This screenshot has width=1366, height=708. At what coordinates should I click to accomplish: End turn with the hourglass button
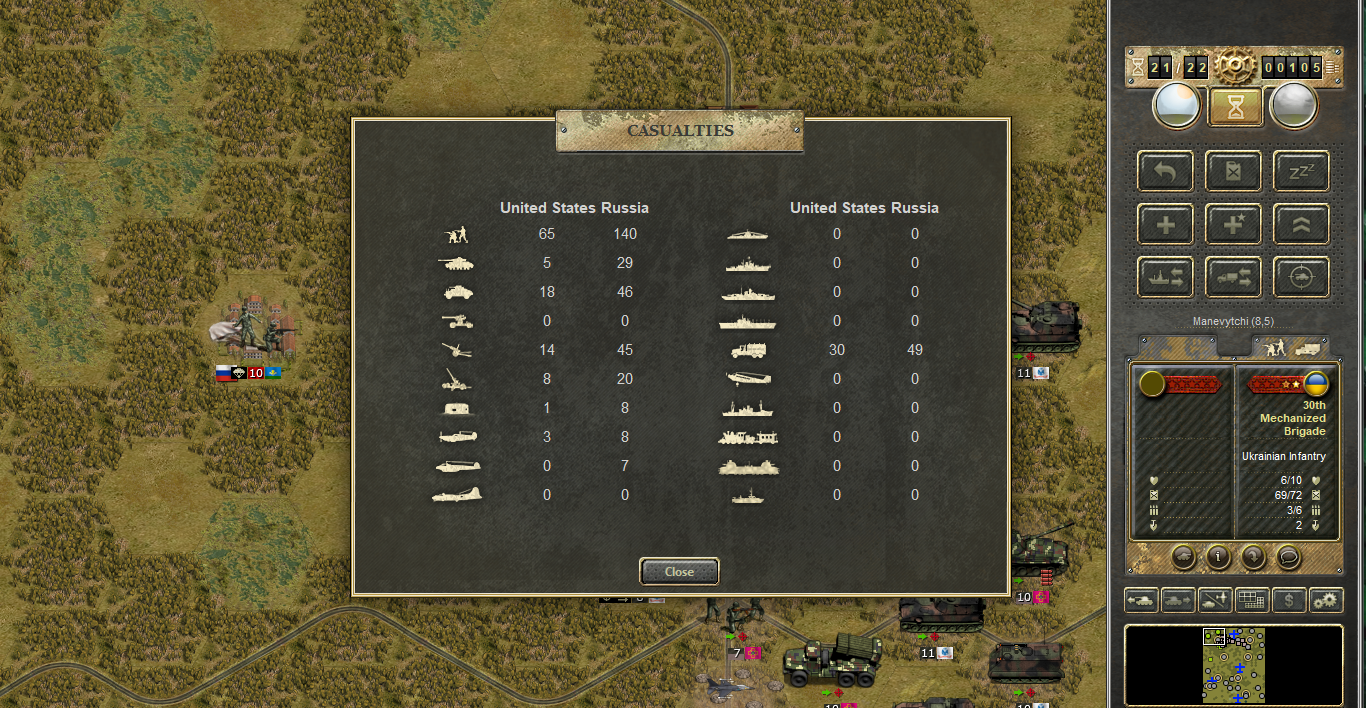point(1235,107)
